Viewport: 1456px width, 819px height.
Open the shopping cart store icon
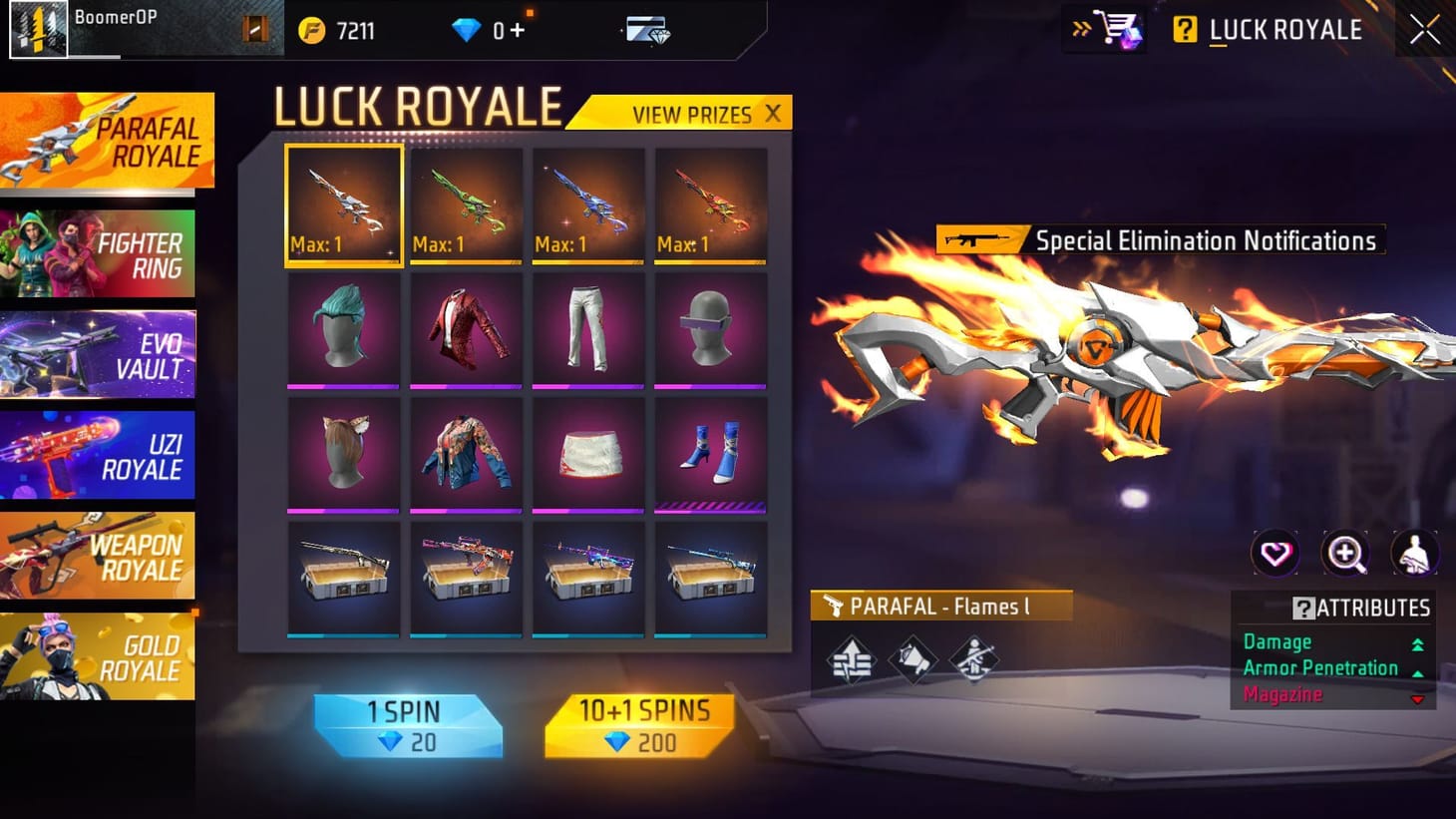[x=1117, y=30]
